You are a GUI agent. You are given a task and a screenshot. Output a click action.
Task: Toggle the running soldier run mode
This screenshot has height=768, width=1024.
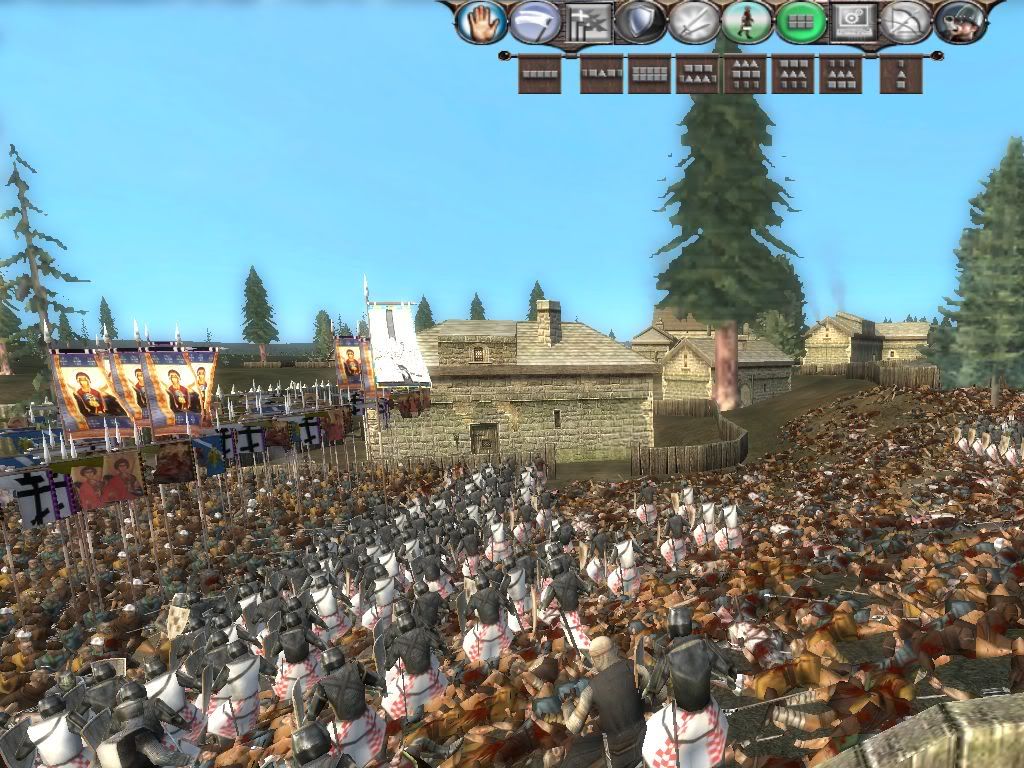(x=747, y=22)
